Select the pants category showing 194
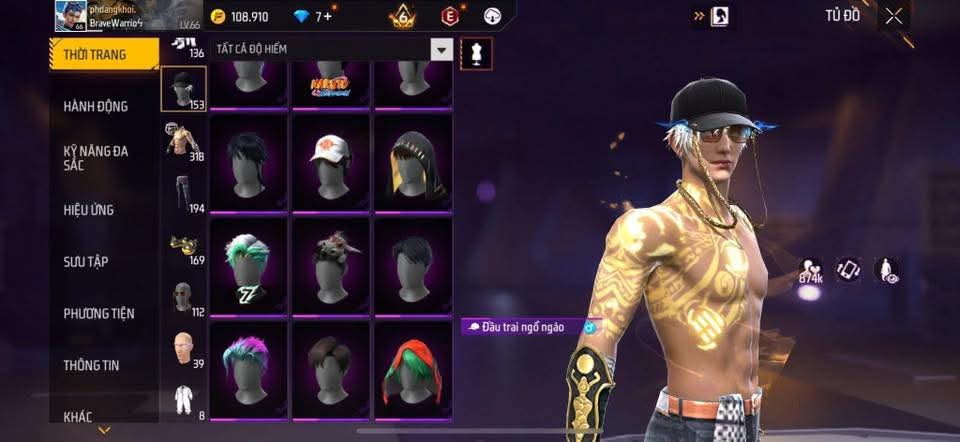Viewport: 960px width, 442px height. [x=183, y=193]
